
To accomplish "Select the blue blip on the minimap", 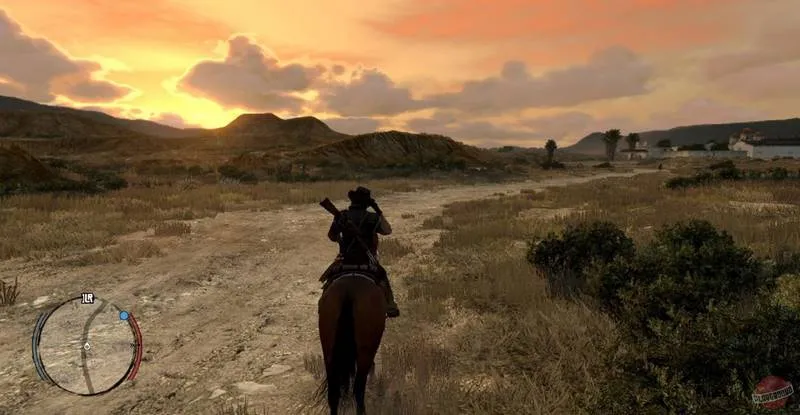I will point(124,315).
